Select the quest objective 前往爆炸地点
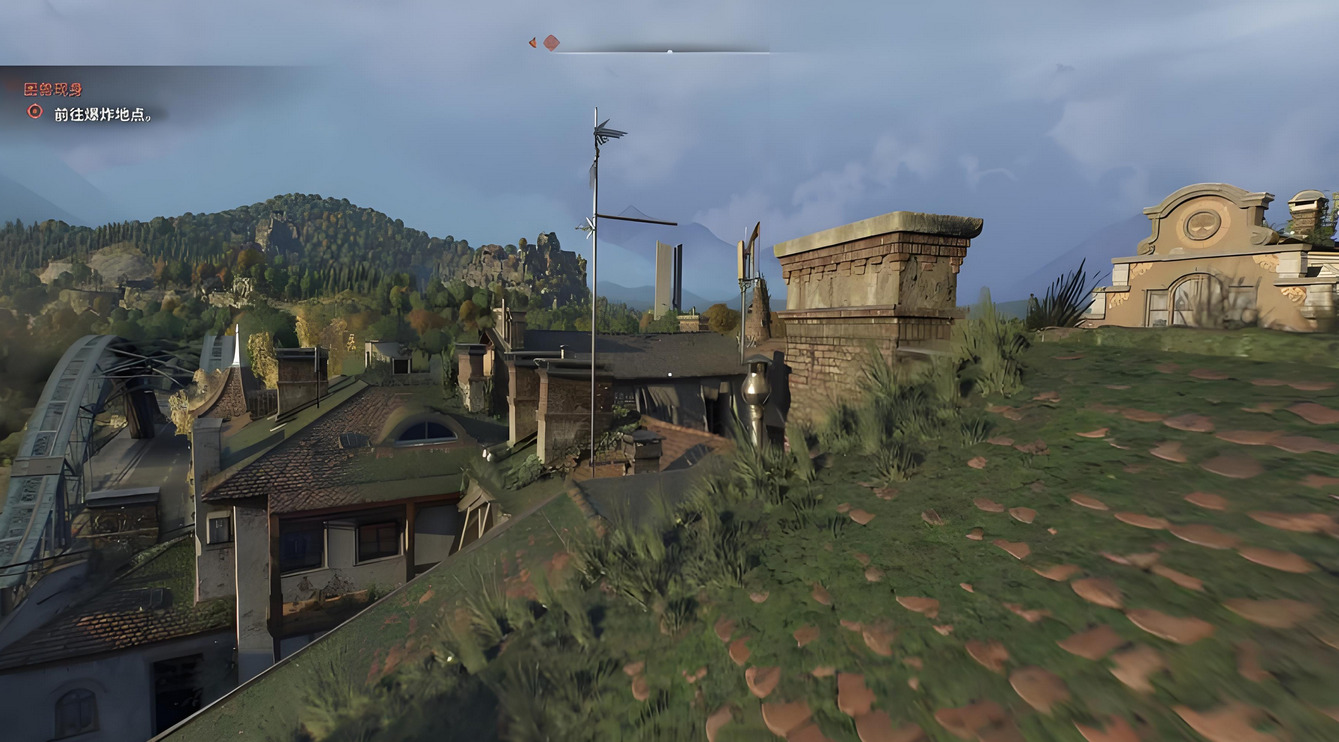The height and width of the screenshot is (742, 1339). [x=103, y=115]
